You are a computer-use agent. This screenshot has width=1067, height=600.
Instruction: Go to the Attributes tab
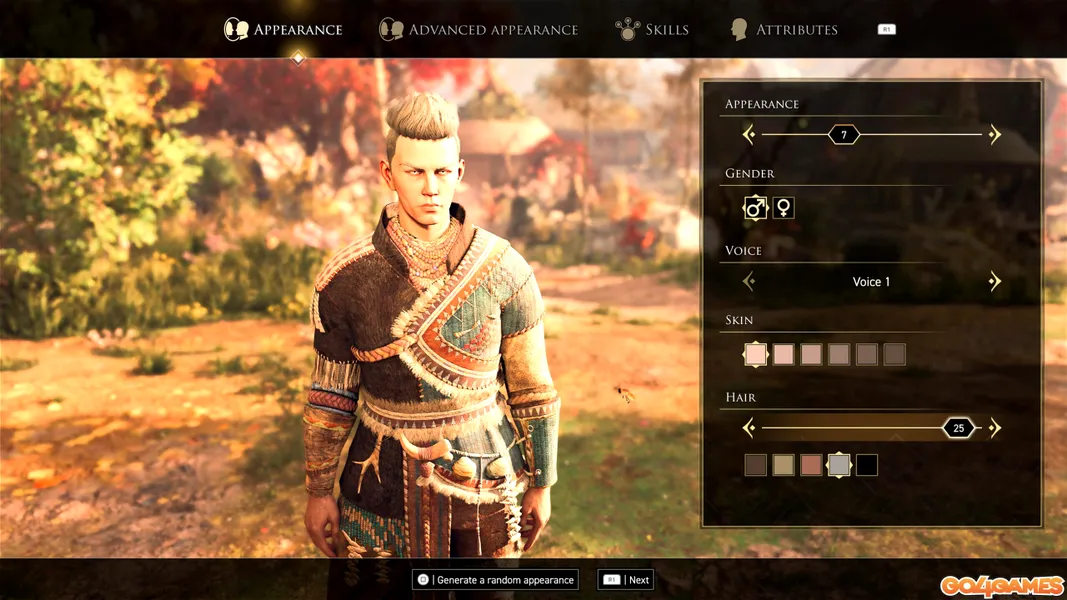(784, 30)
